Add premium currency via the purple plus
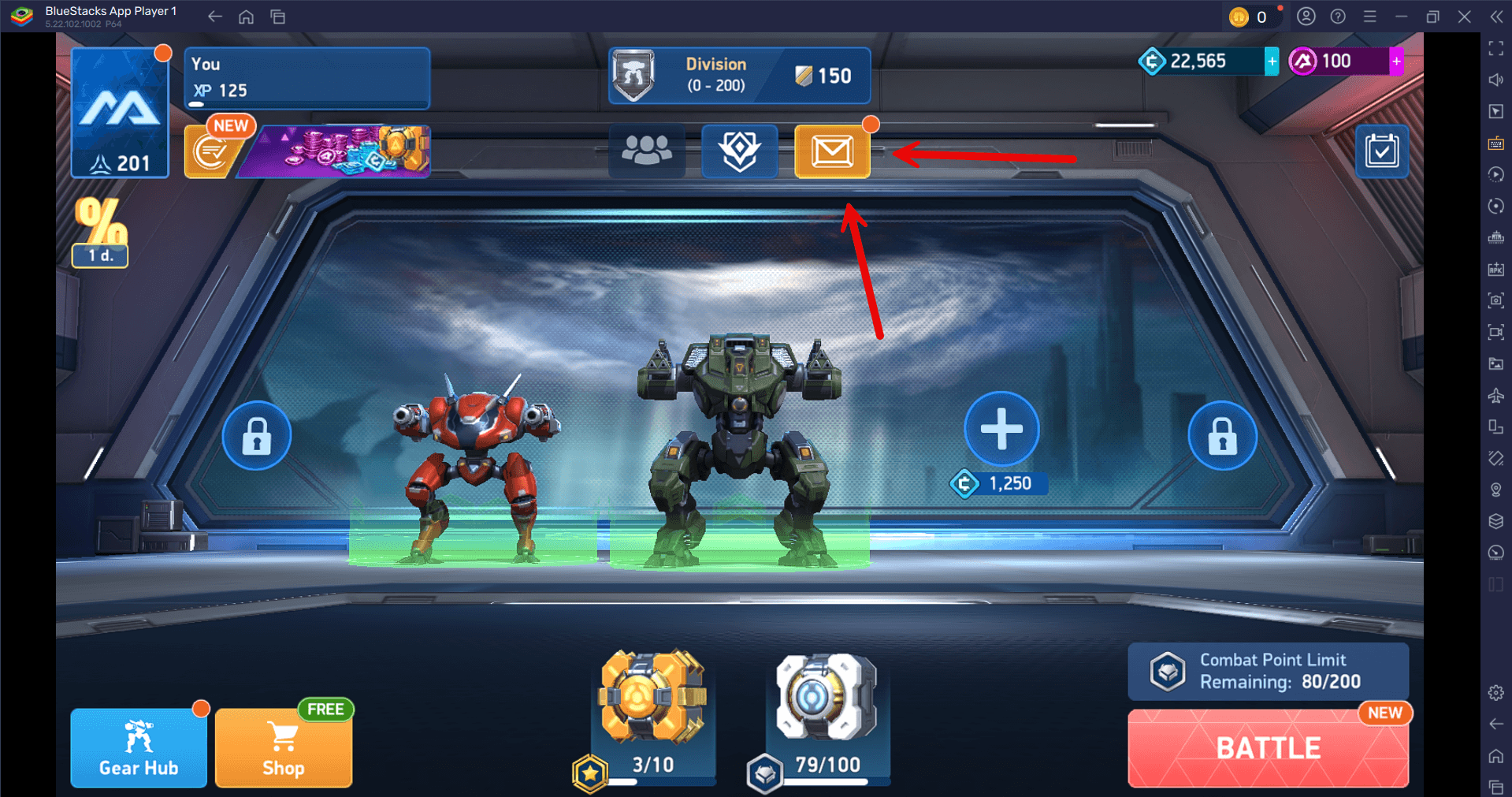This screenshot has width=1512, height=797. 1395,61
